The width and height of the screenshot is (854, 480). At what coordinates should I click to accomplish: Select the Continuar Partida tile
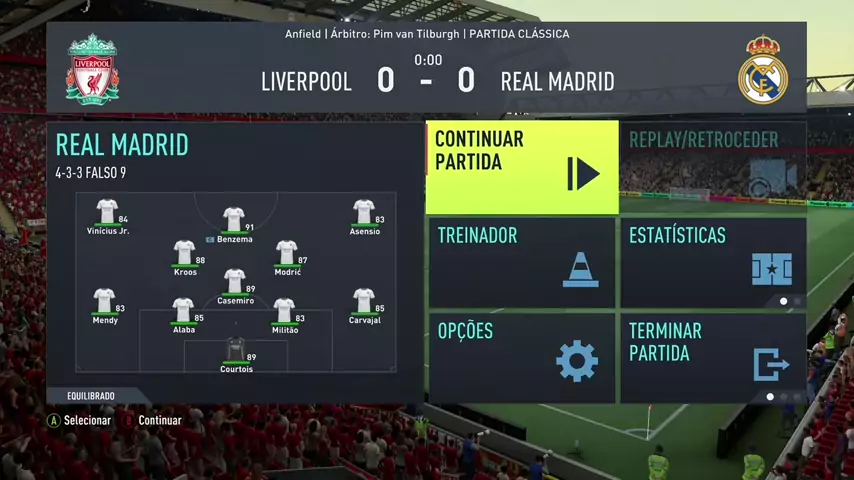[x=522, y=167]
